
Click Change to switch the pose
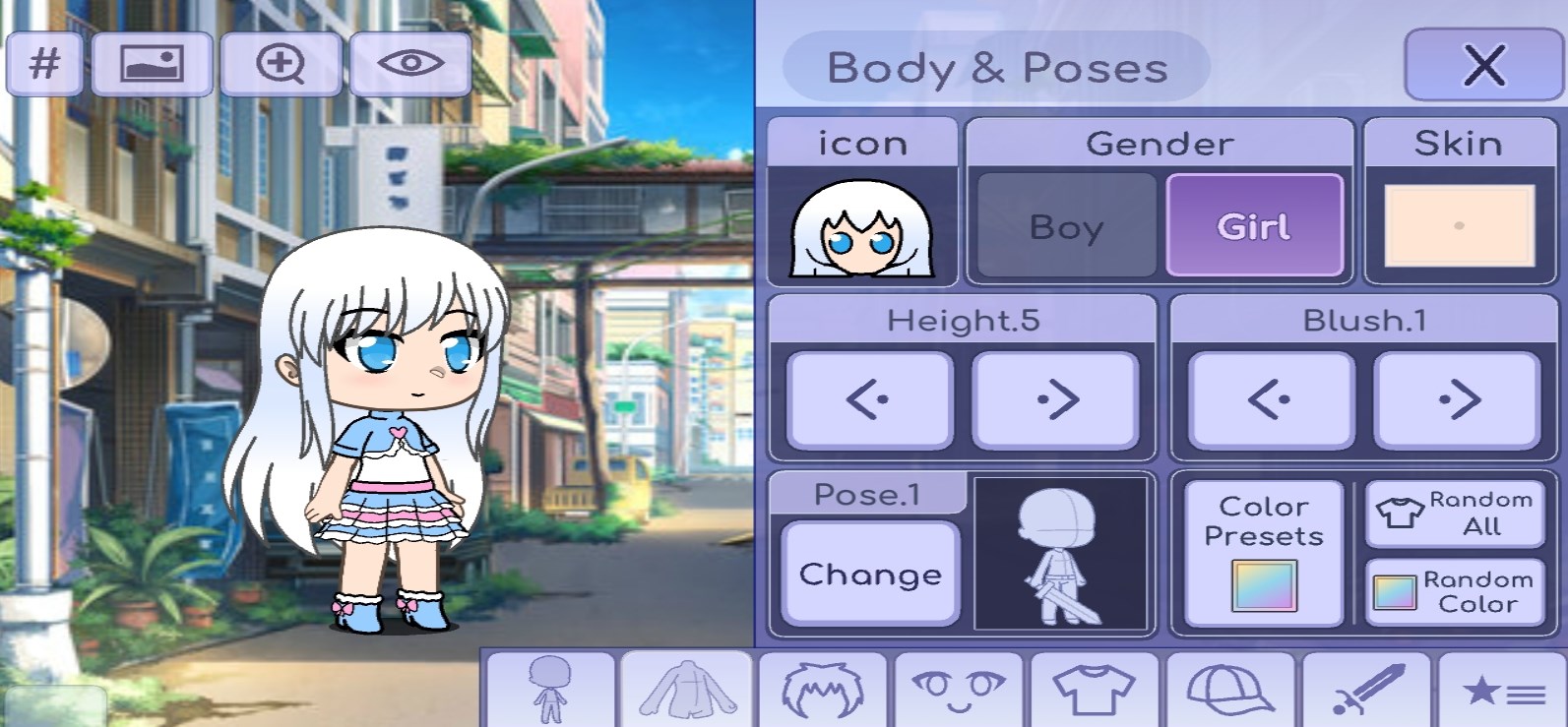(x=869, y=574)
